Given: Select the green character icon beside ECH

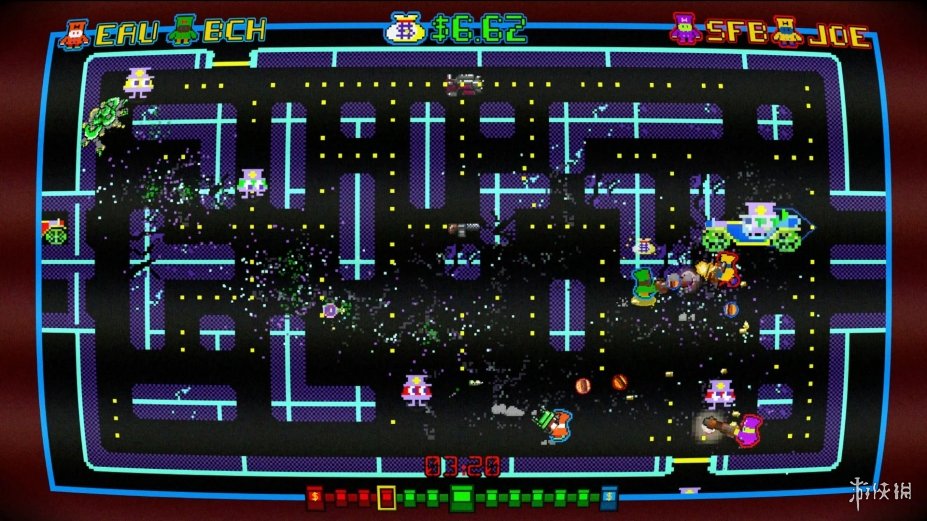Looking at the screenshot, I should point(184,30).
